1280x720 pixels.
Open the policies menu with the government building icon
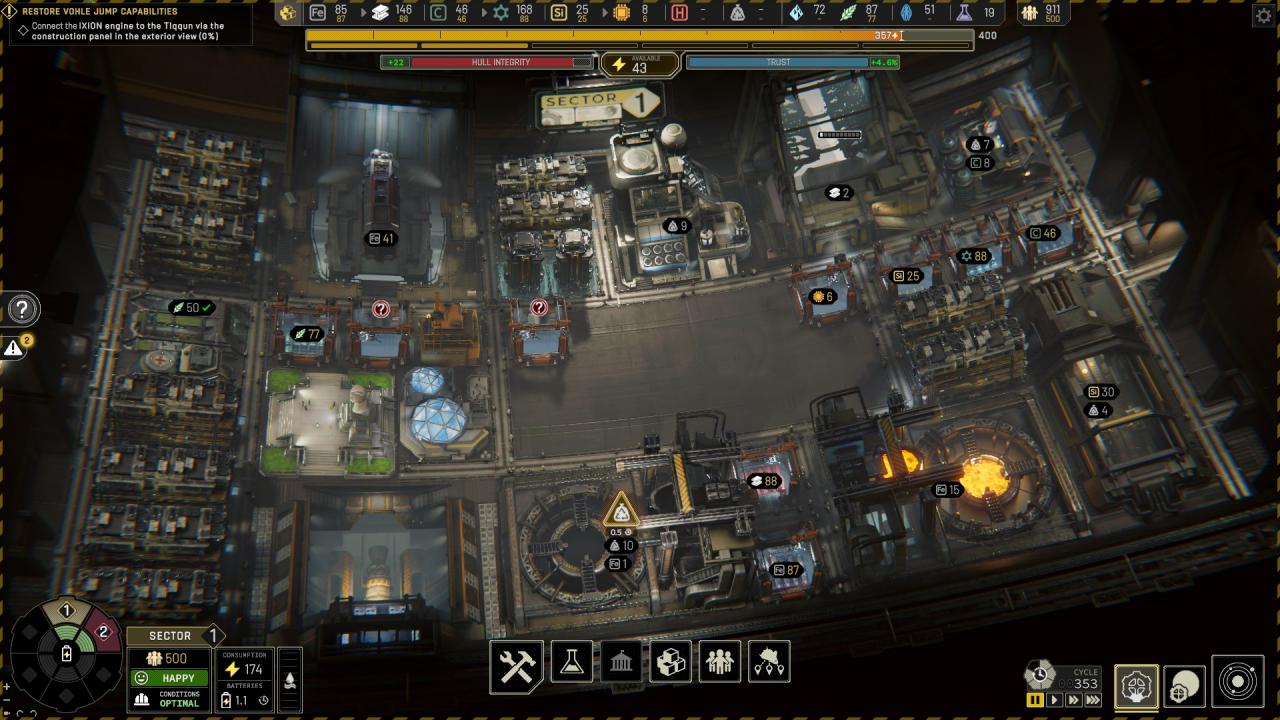coord(621,662)
